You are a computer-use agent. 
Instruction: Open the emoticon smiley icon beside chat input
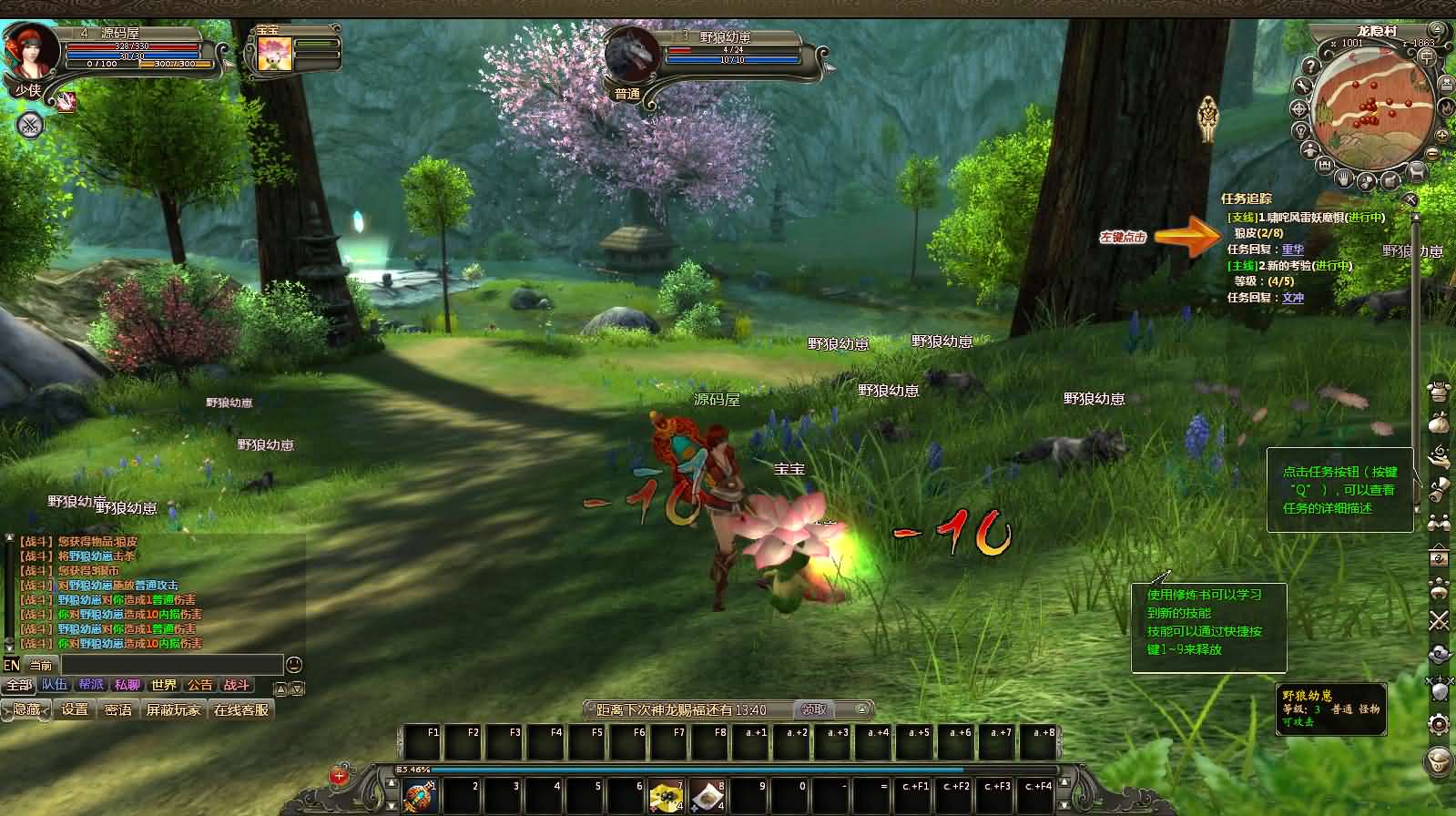293,664
